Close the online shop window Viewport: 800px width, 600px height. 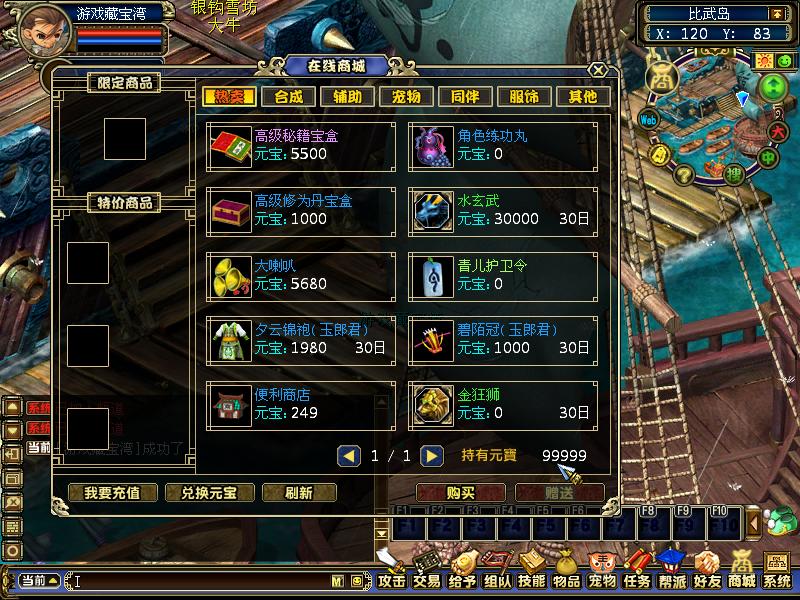(597, 70)
